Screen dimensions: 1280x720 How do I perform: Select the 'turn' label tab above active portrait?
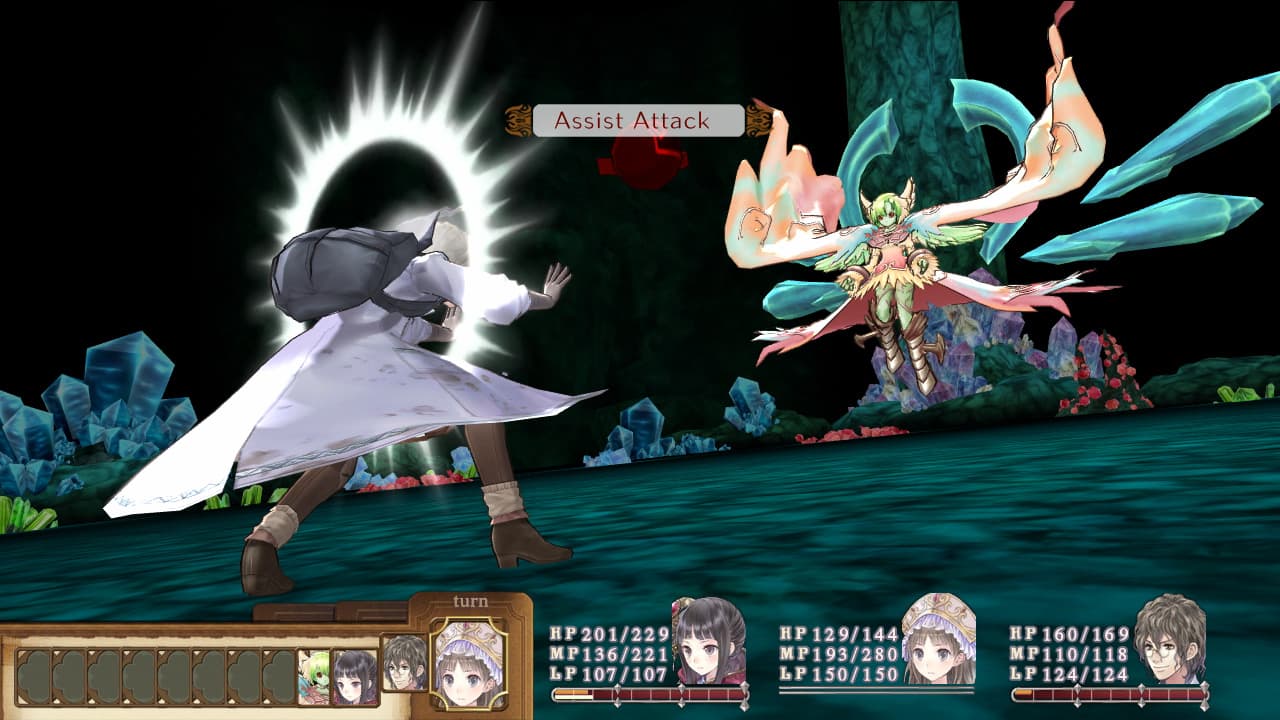[x=470, y=600]
